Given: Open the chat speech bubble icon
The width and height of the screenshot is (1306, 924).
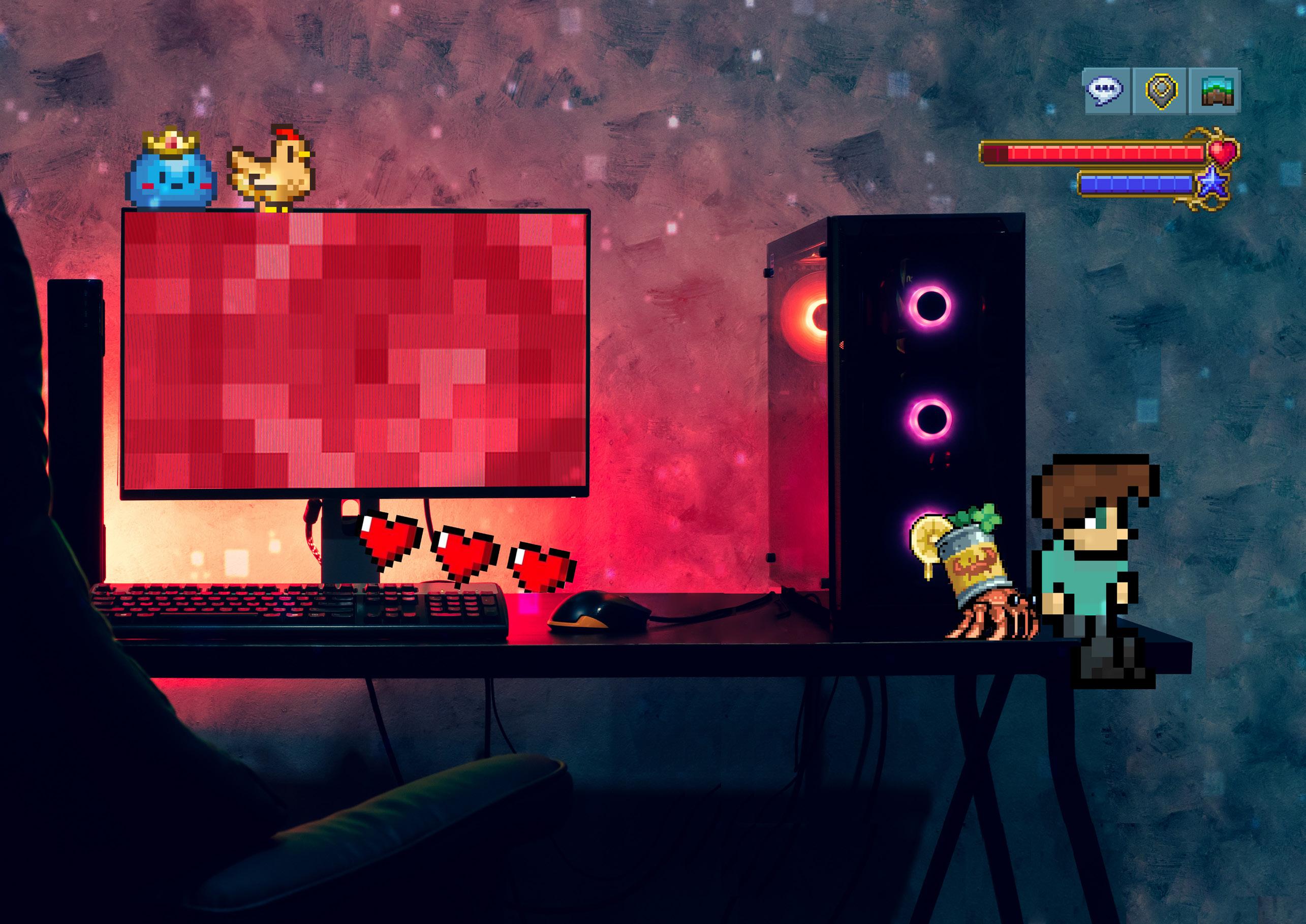Looking at the screenshot, I should tap(1105, 91).
